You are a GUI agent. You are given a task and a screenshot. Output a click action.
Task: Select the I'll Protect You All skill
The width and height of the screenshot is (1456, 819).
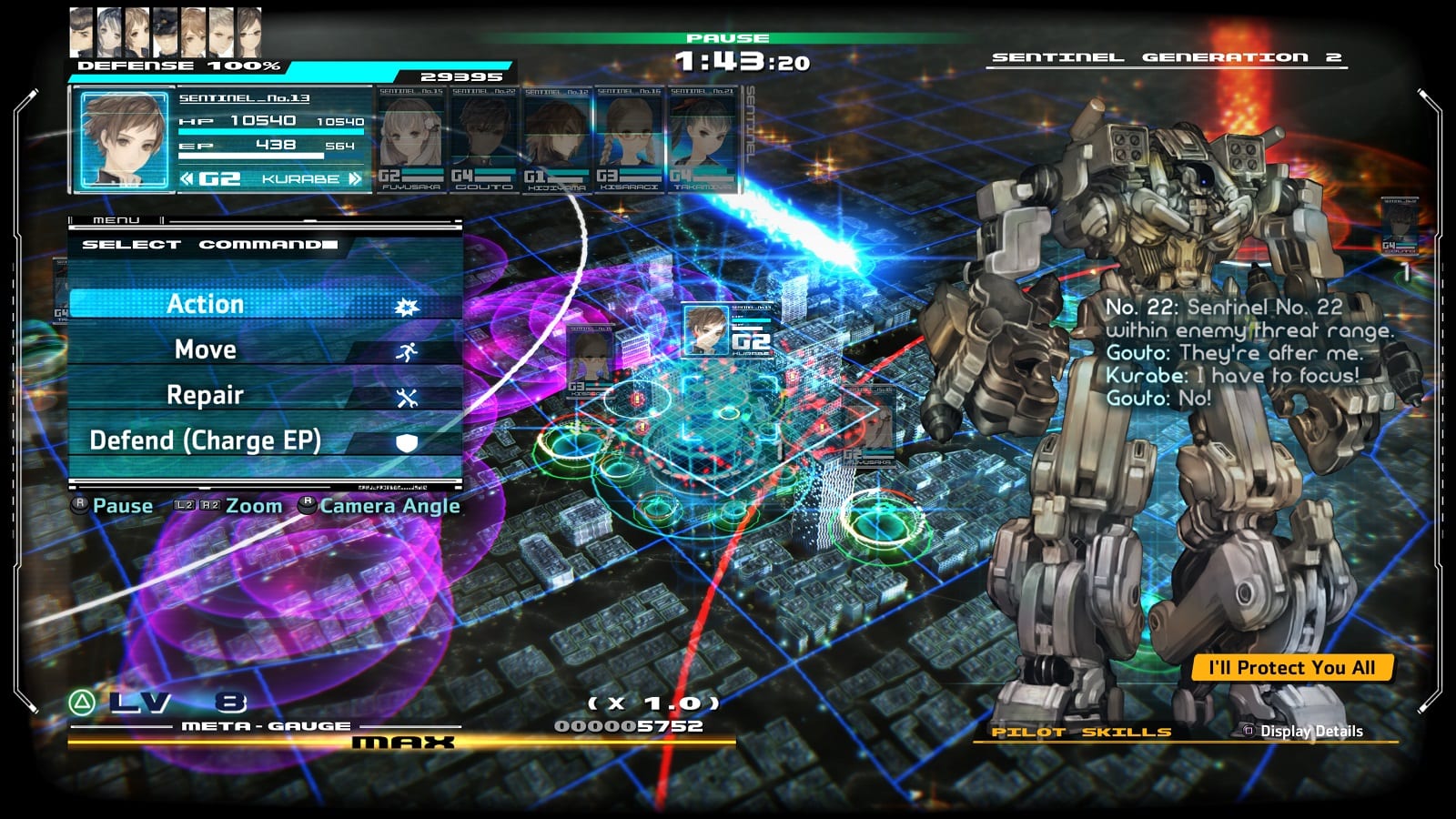point(1291,668)
